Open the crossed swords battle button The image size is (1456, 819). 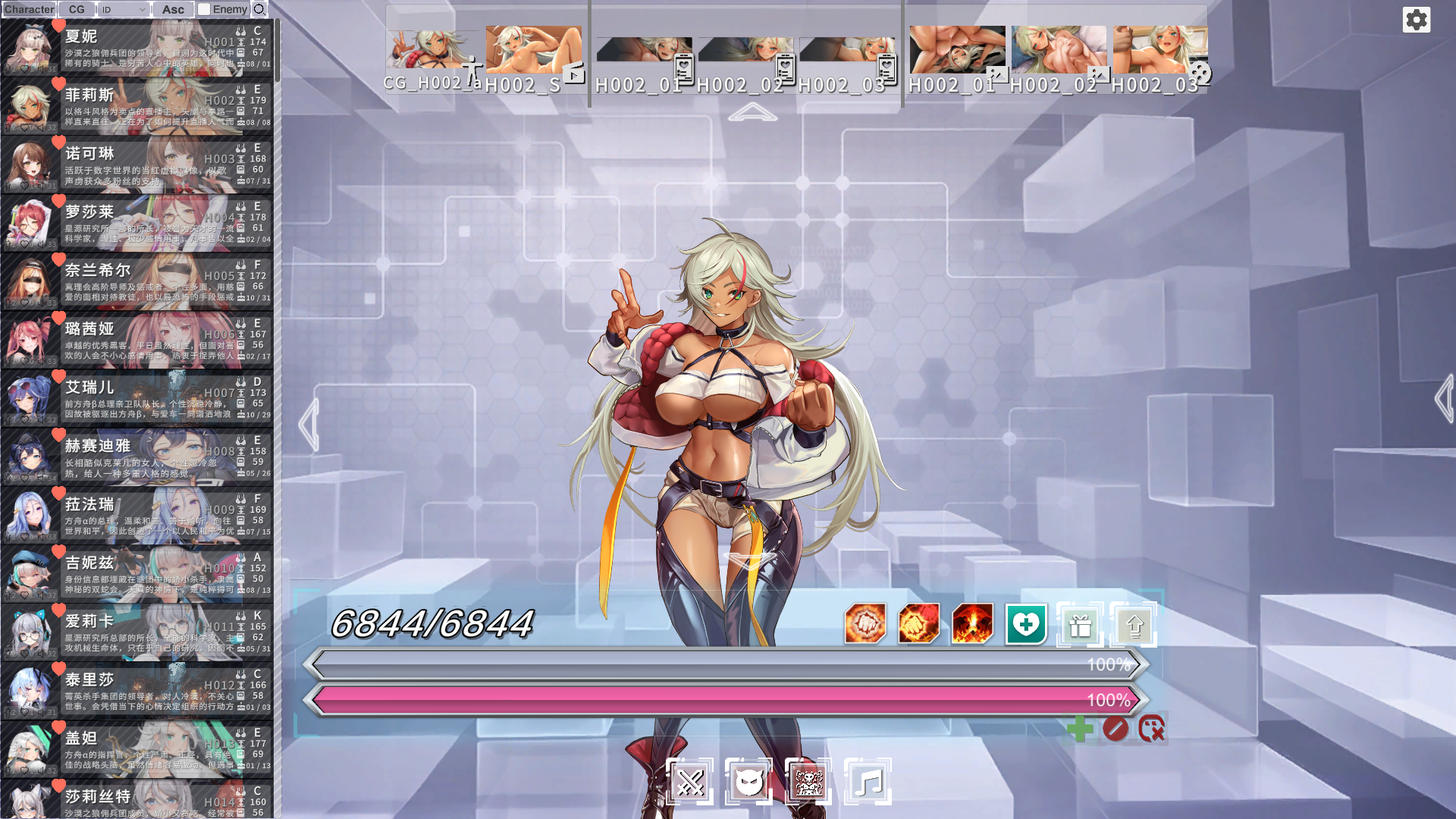[x=690, y=782]
